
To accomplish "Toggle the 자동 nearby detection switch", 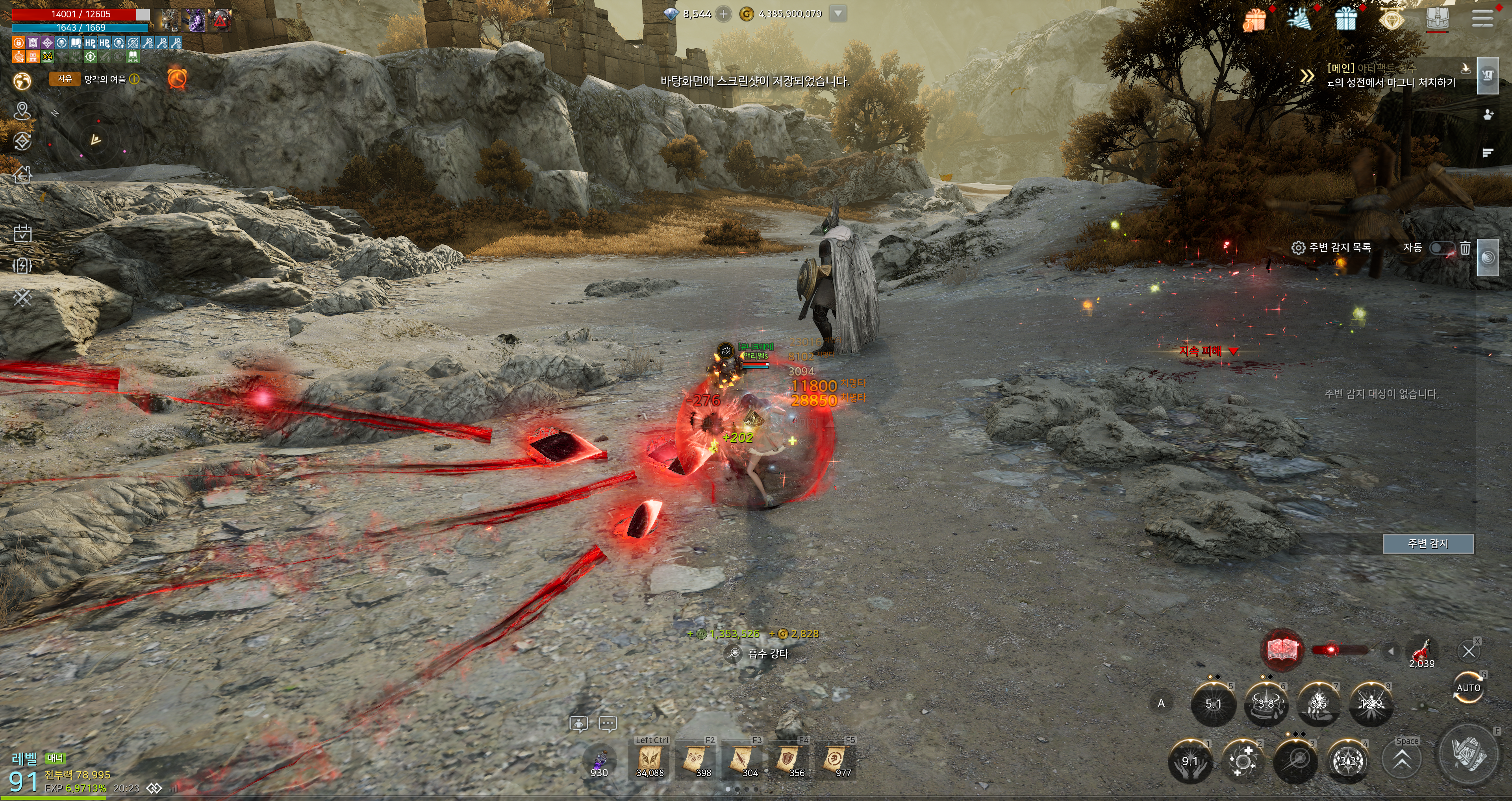I will [x=1441, y=248].
